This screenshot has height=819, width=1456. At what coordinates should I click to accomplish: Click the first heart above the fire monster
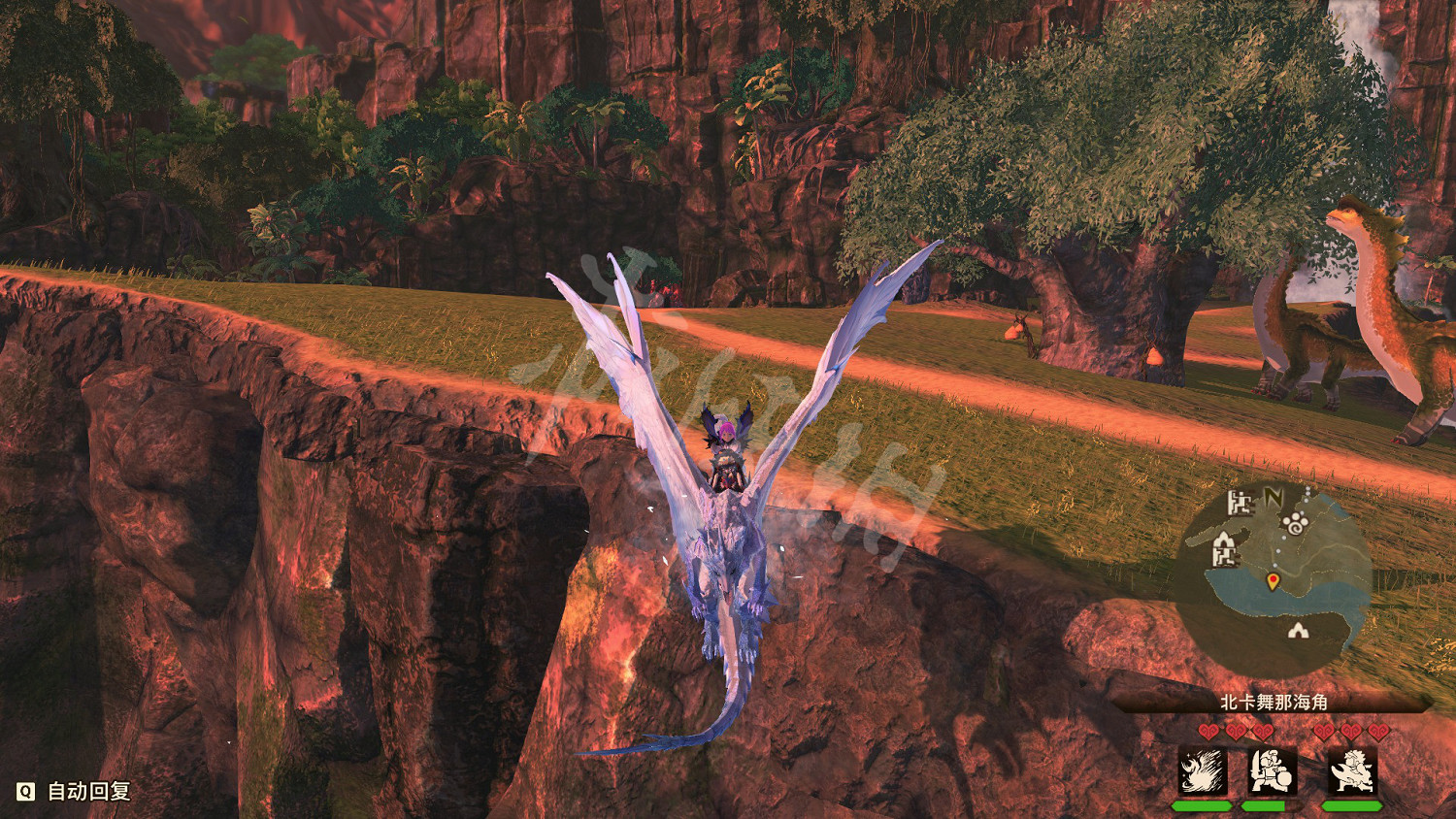click(x=1208, y=732)
